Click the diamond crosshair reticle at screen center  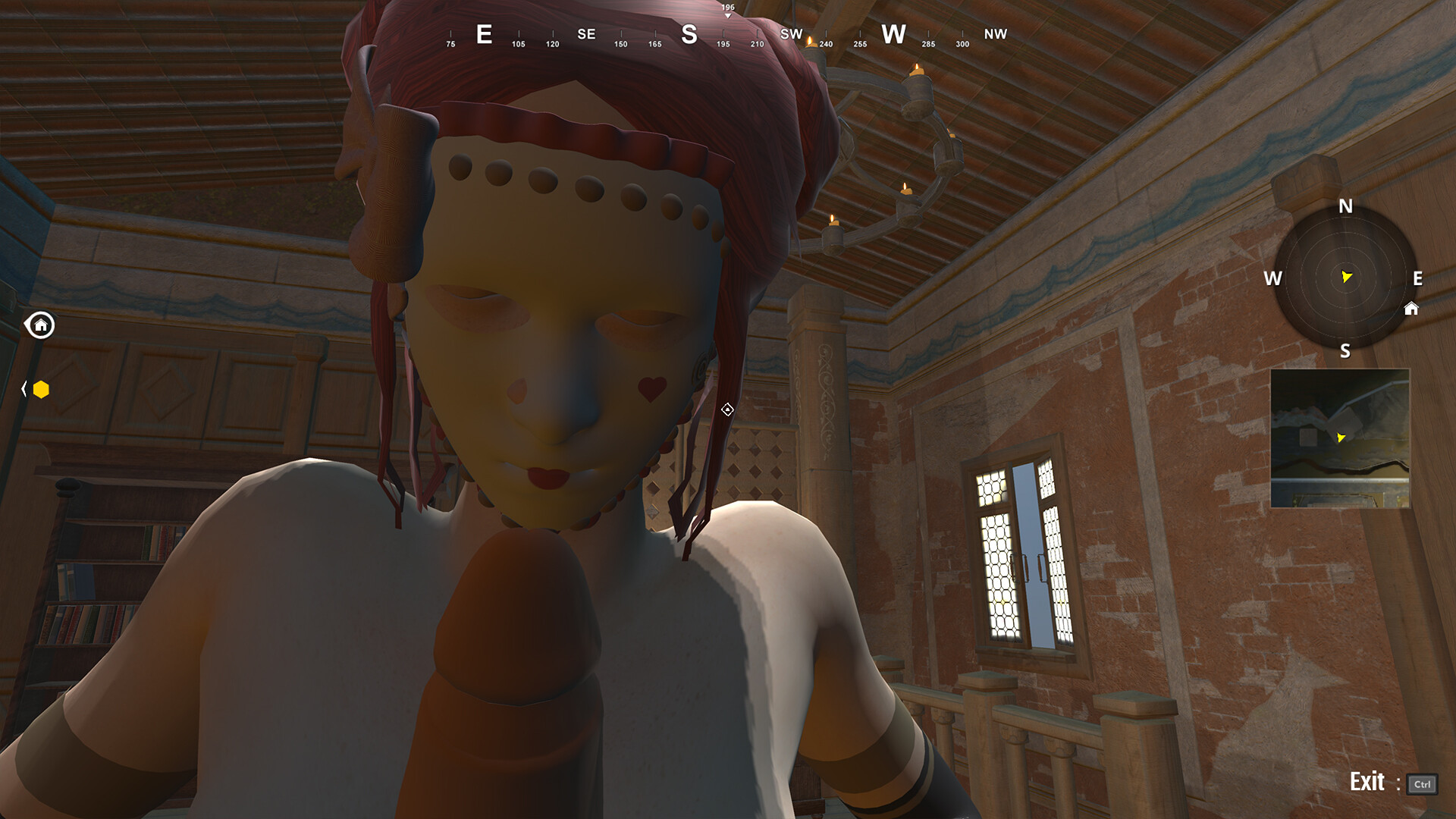click(x=726, y=410)
